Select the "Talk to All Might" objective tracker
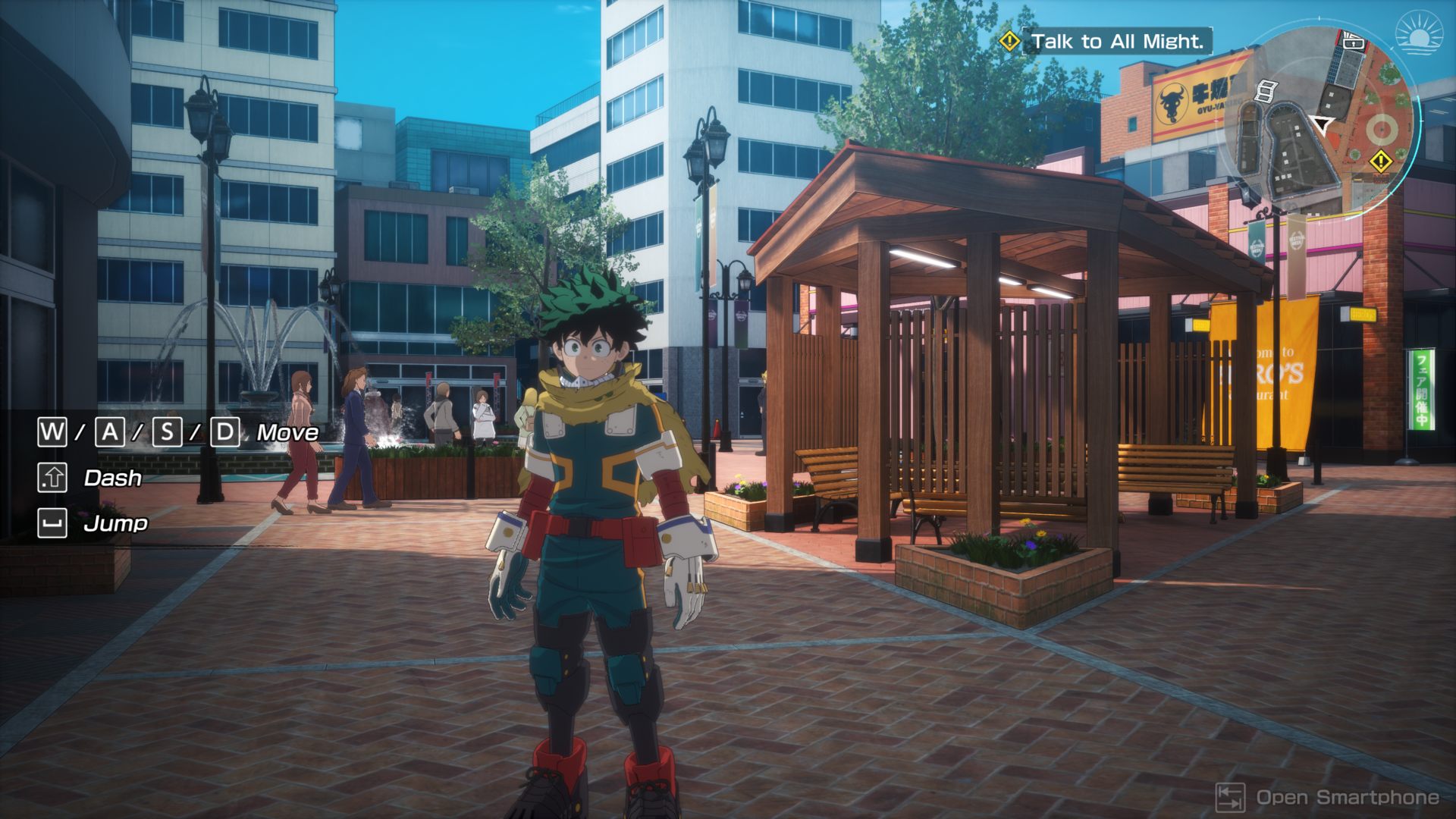The image size is (1456, 819). pyautogui.click(x=1116, y=42)
